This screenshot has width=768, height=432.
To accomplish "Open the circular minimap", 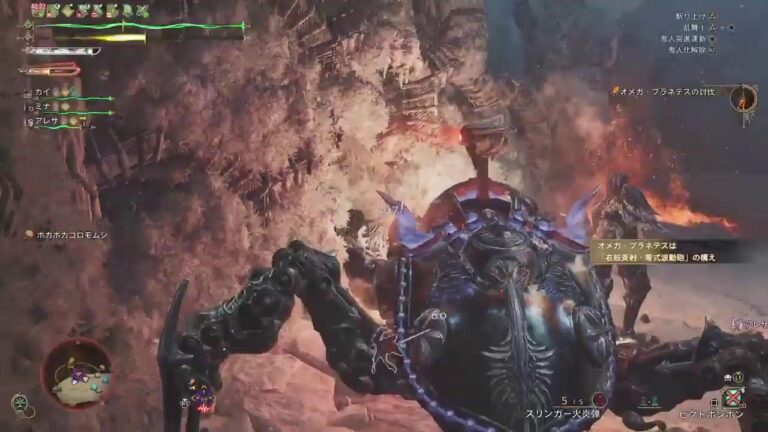I will pyautogui.click(x=77, y=372).
